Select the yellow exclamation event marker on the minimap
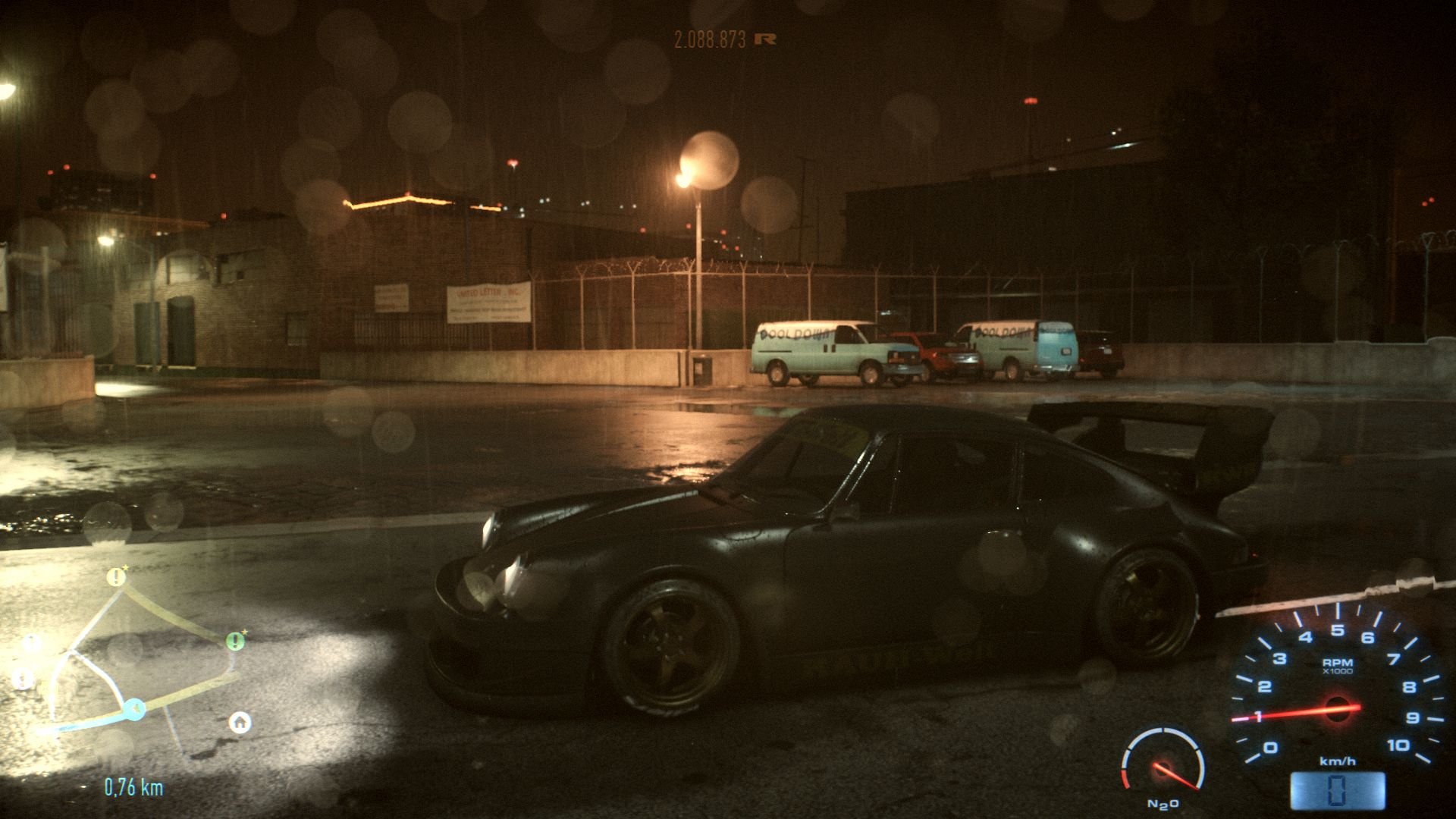The height and width of the screenshot is (819, 1456). (x=116, y=578)
